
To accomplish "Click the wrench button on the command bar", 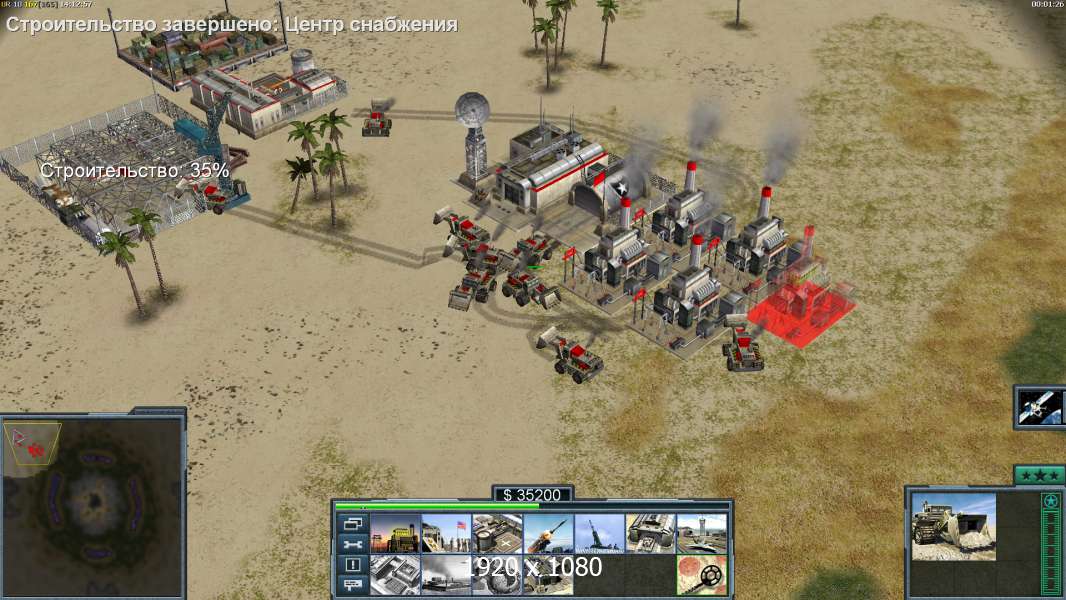I will [351, 544].
